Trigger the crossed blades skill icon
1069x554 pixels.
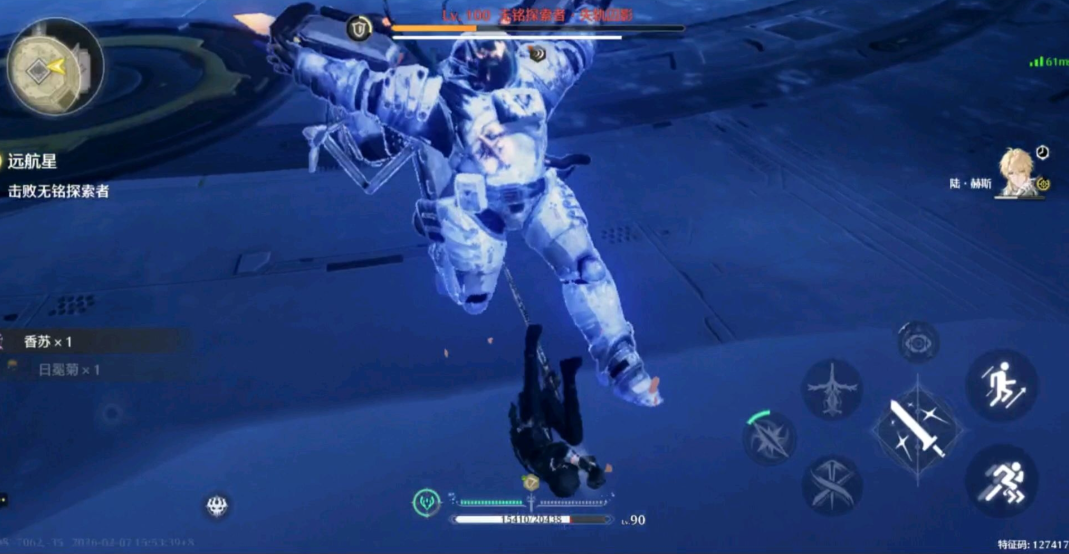pos(832,485)
